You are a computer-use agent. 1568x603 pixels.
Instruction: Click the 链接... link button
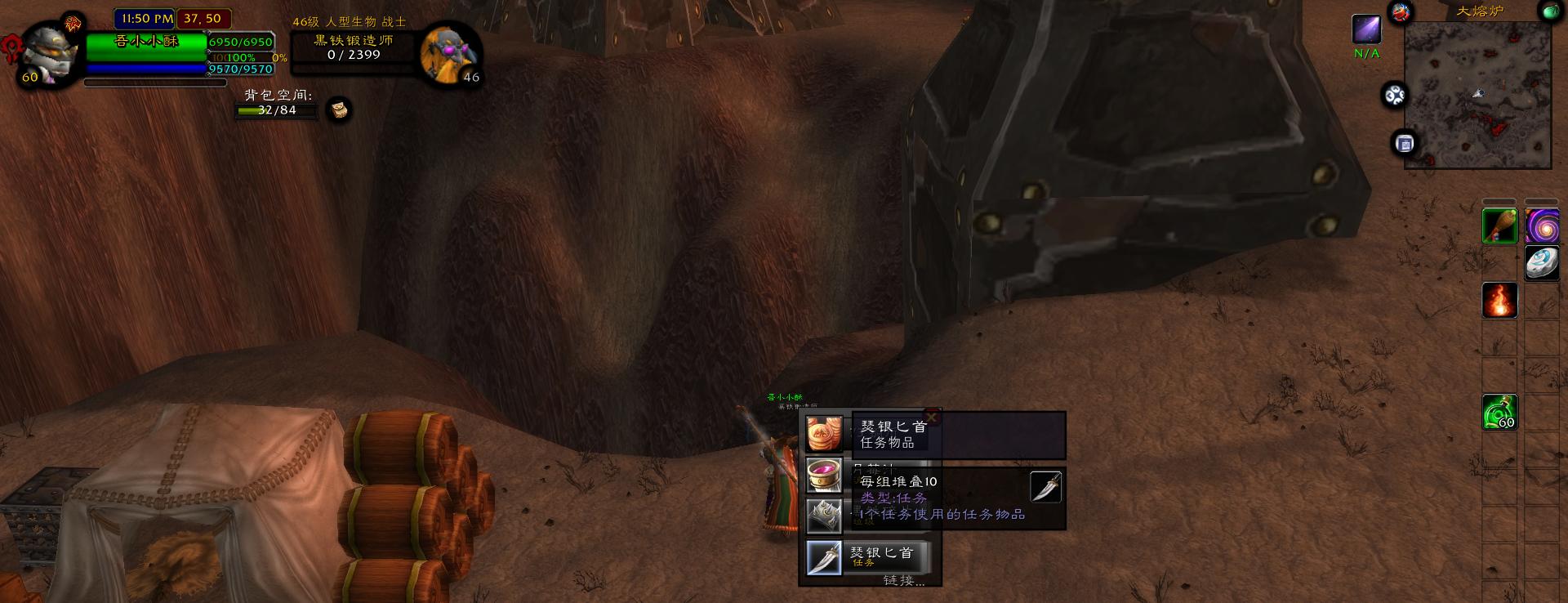pyautogui.click(x=903, y=580)
